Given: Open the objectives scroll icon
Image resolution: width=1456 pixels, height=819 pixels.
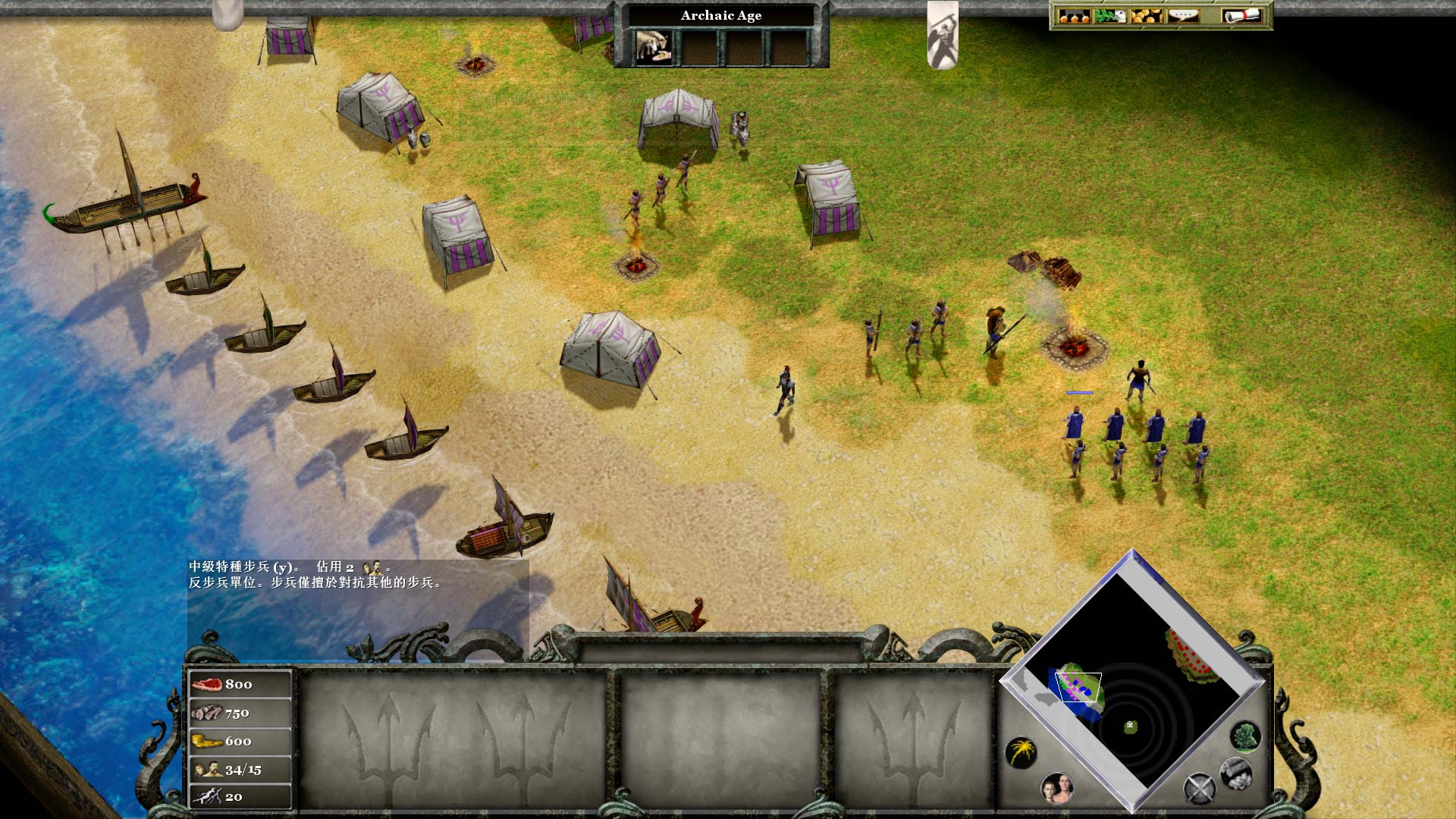Looking at the screenshot, I should pos(1241,15).
